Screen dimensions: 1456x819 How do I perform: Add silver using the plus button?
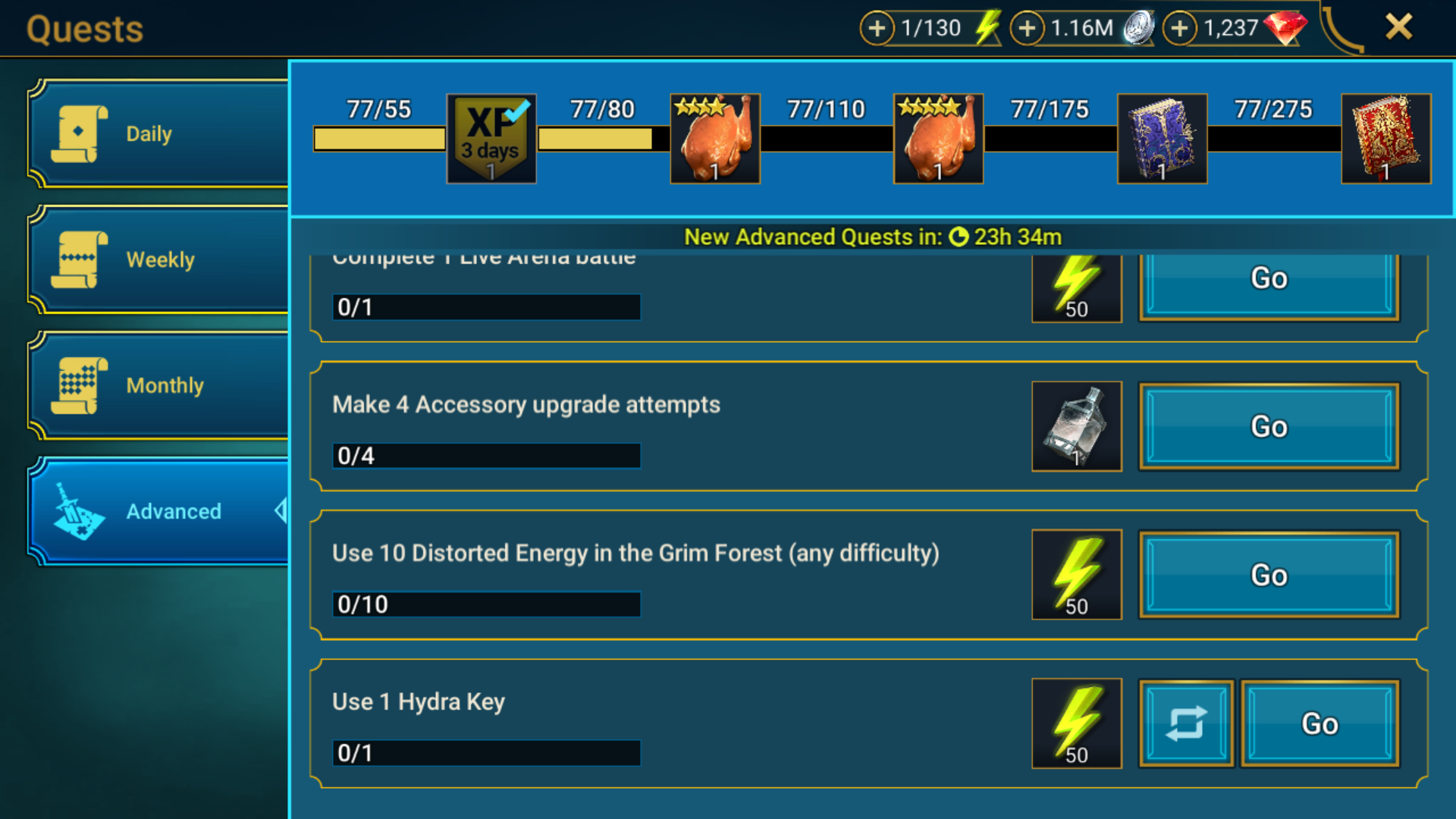1027,29
